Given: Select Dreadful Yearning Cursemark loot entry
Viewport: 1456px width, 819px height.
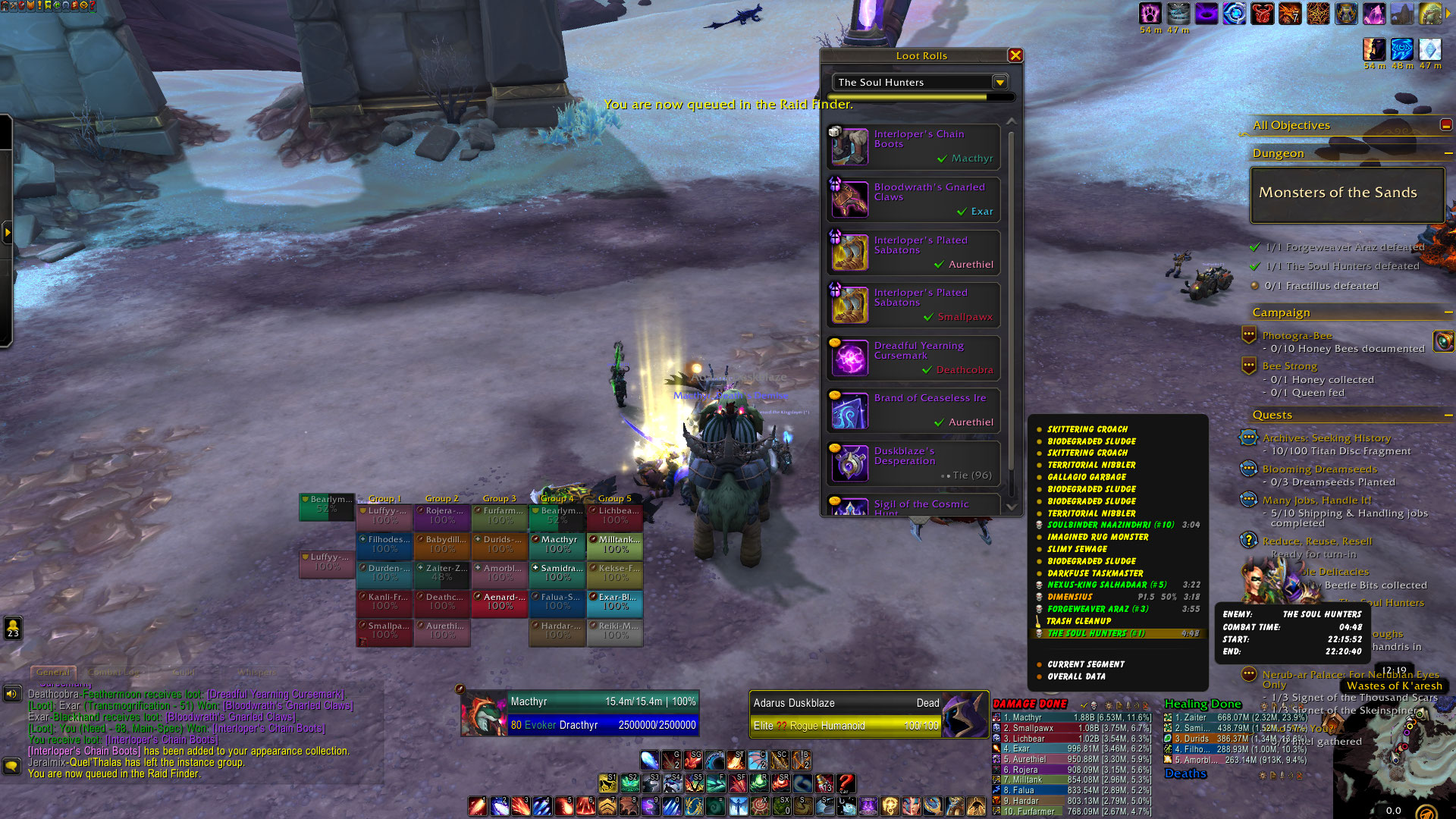Looking at the screenshot, I should (914, 357).
